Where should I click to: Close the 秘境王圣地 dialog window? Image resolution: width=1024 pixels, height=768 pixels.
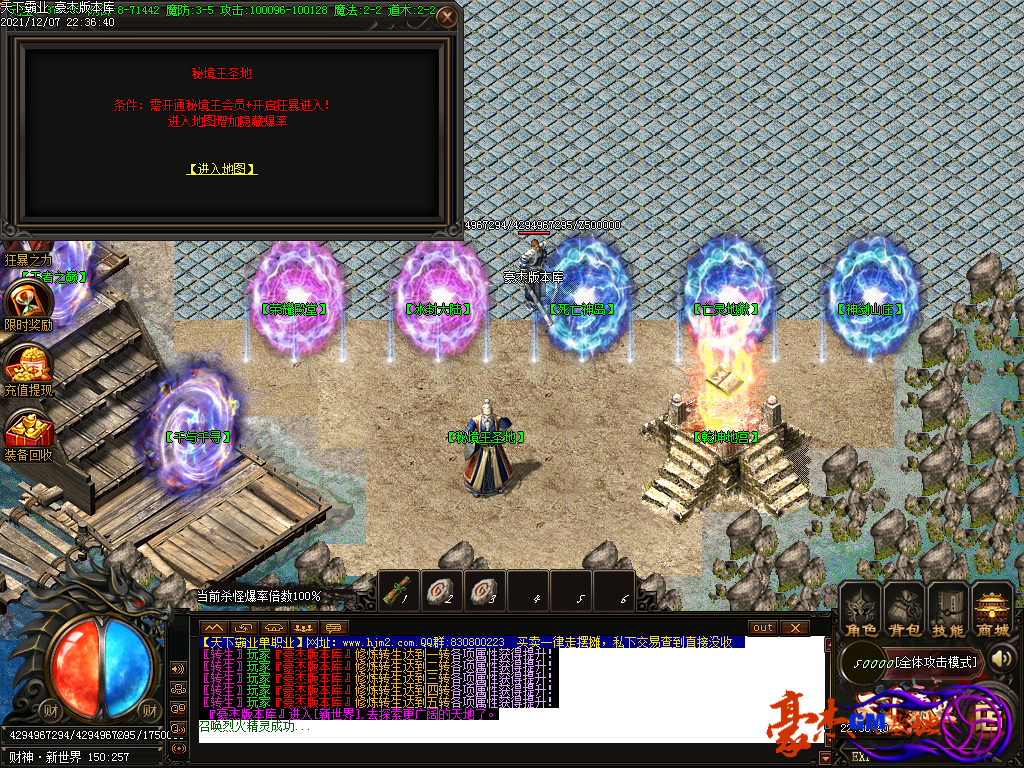(x=448, y=17)
